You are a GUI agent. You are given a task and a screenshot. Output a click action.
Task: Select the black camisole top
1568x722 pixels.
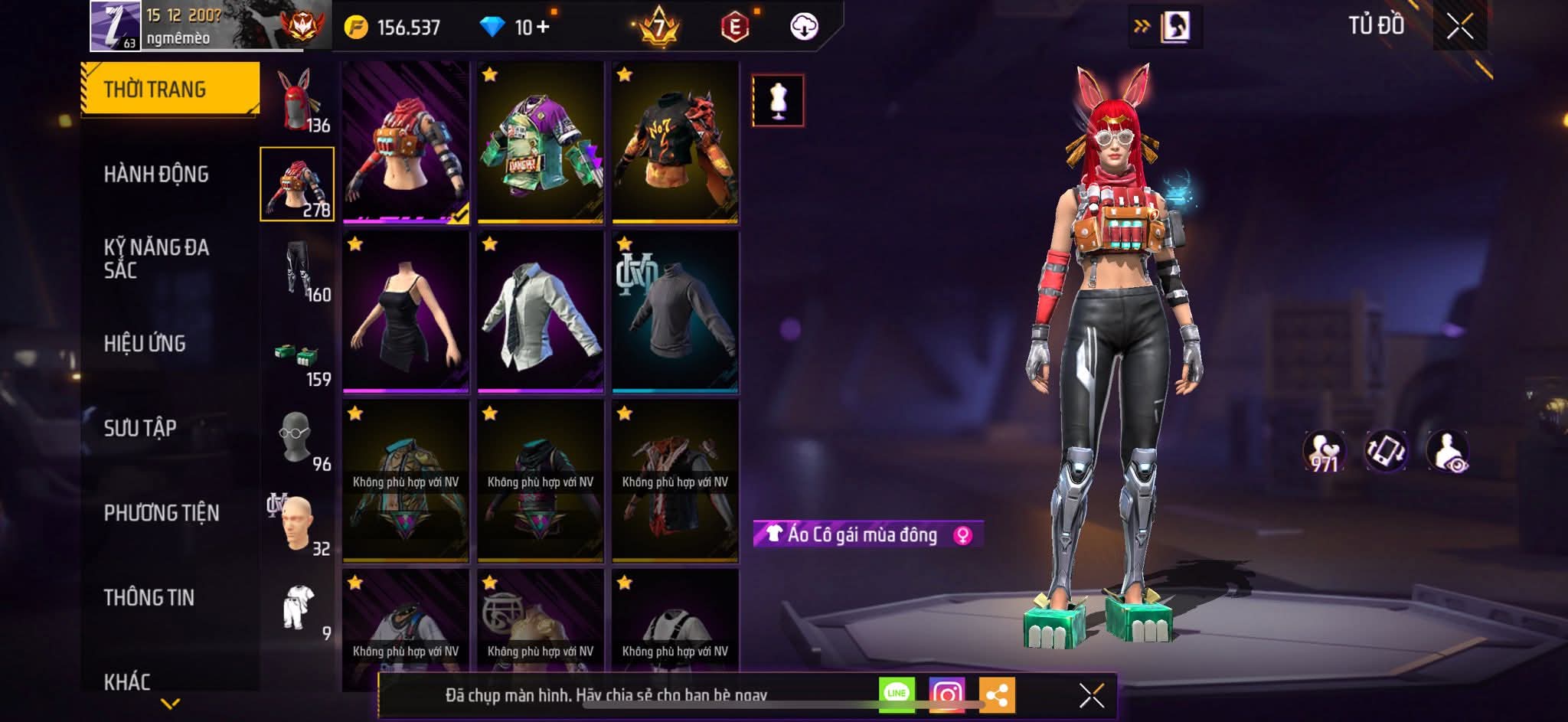coord(406,313)
